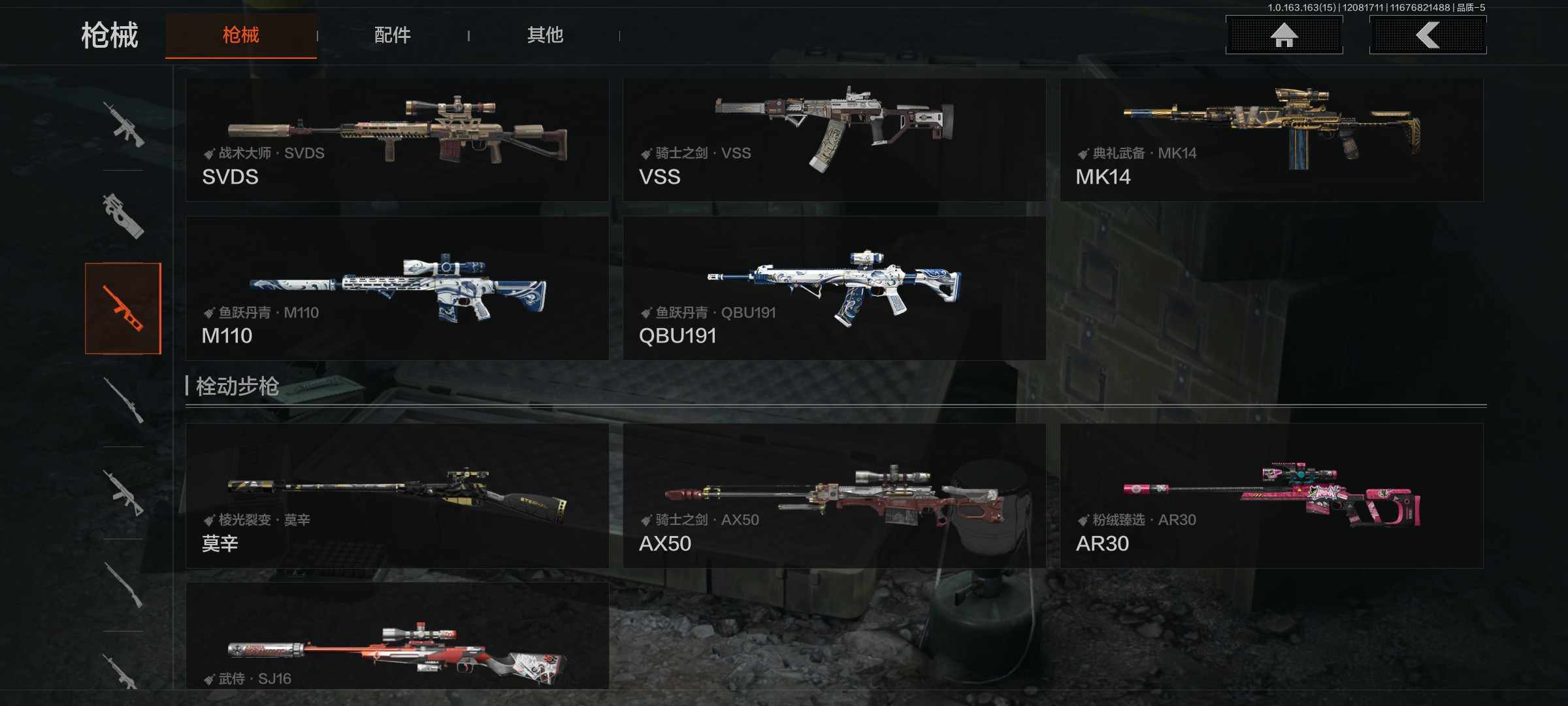Switch to the 其他 tab
This screenshot has width=1568, height=706.
point(545,35)
